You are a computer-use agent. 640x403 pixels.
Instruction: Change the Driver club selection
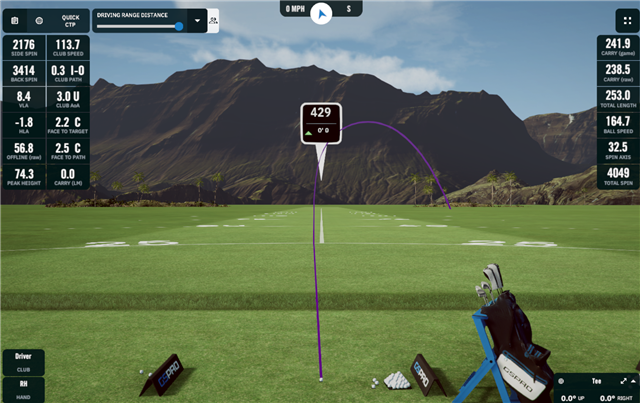pos(23,360)
